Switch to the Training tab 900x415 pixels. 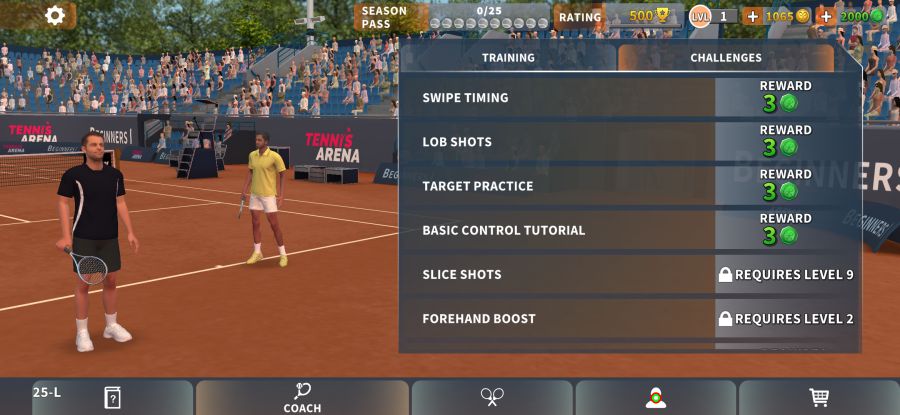pos(508,58)
